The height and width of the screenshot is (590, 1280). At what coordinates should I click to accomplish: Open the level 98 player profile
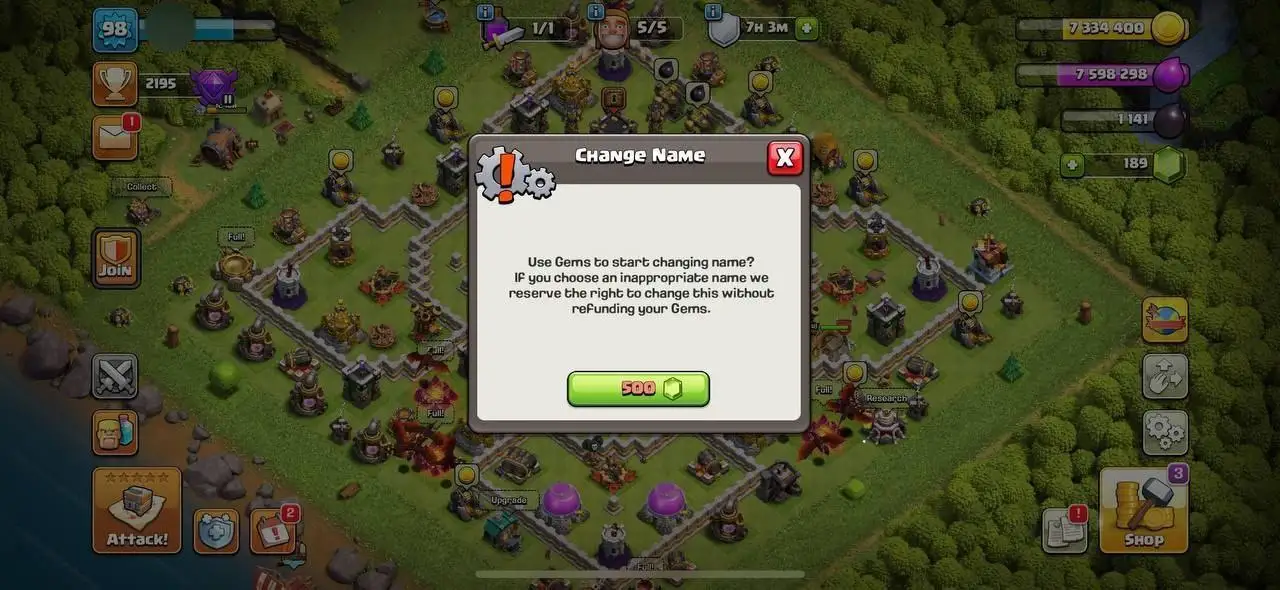[x=115, y=29]
